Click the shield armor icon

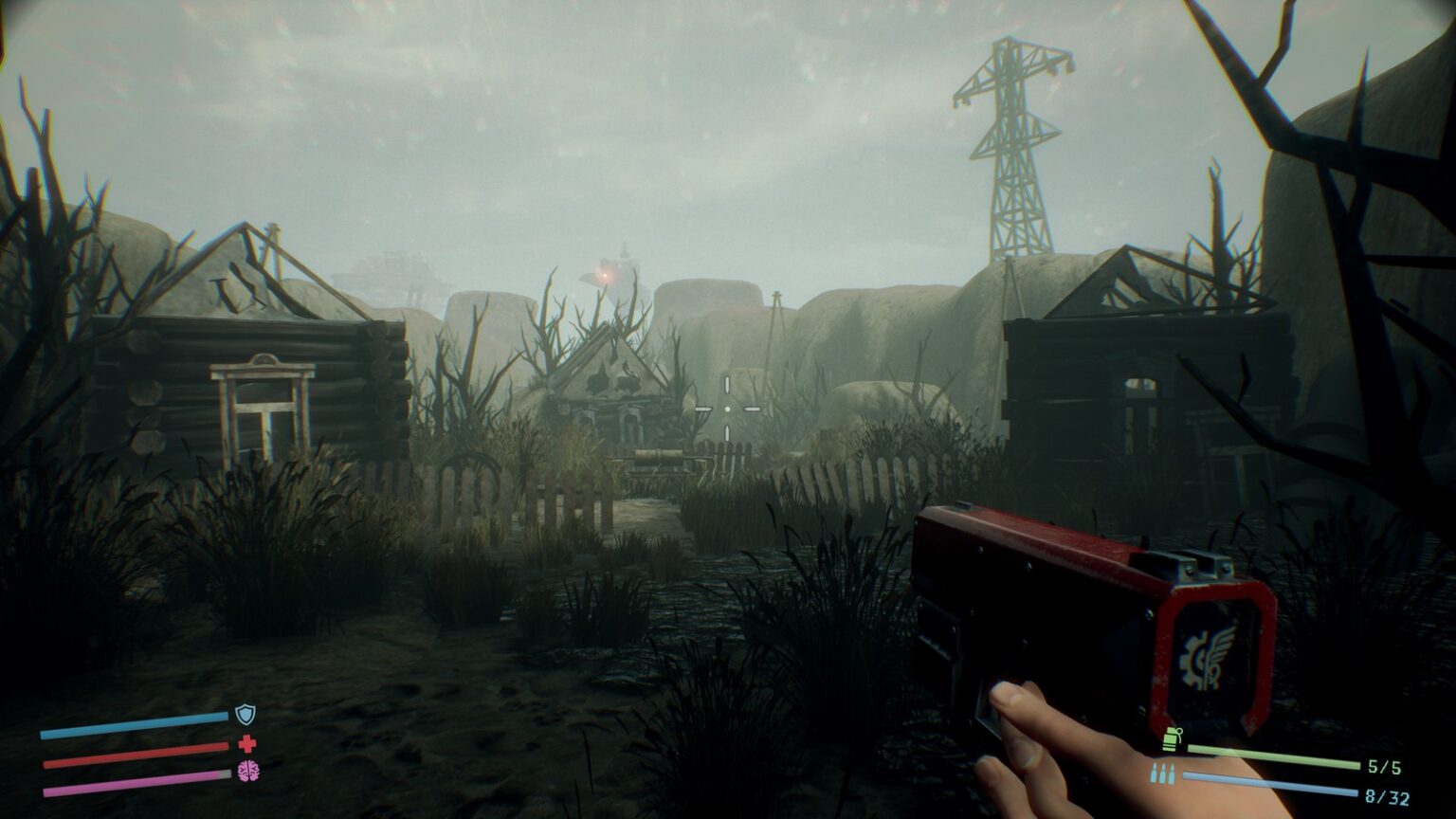pyautogui.click(x=246, y=715)
